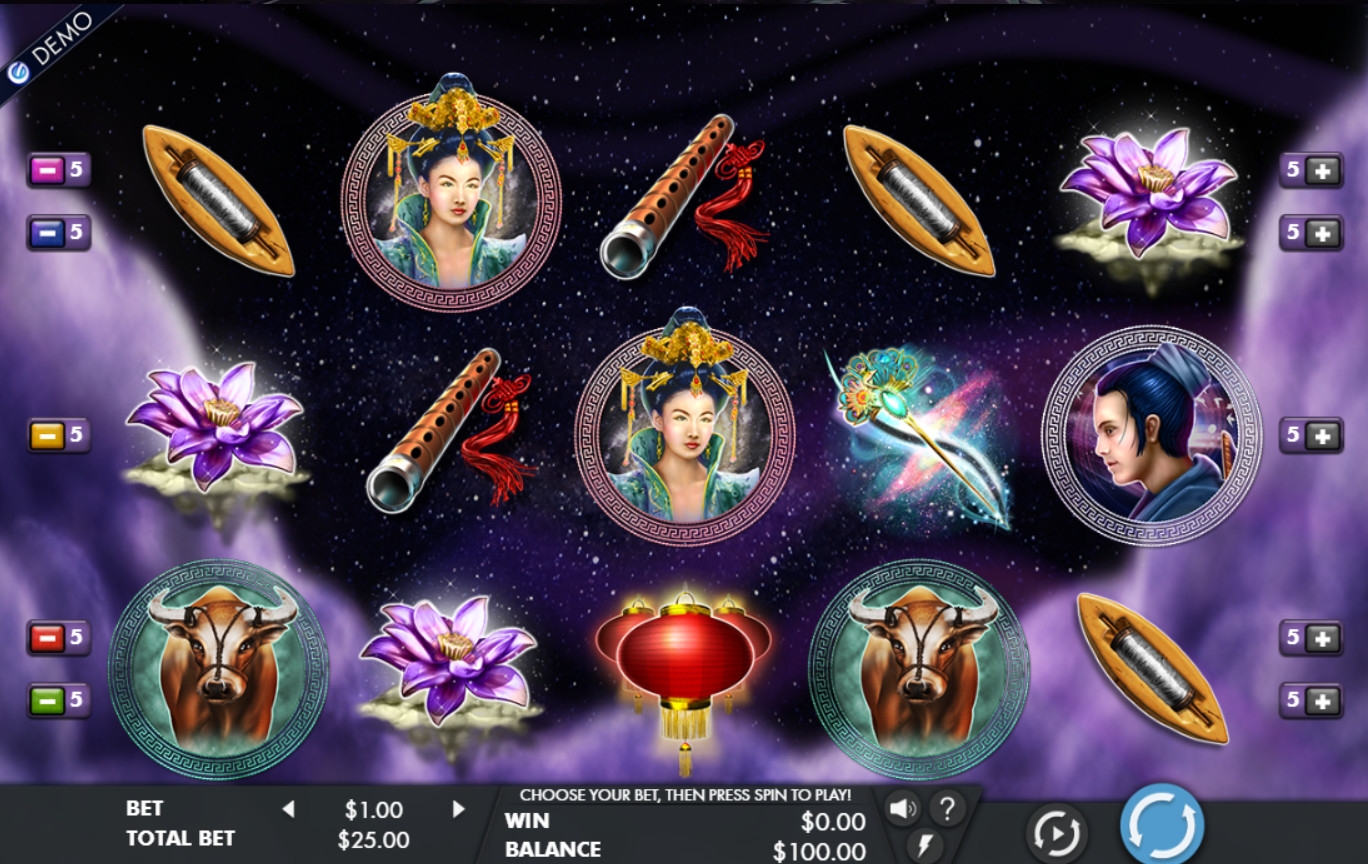Screen dimensions: 1368x864
Task: Click the red minus payline button
Action: tap(47, 637)
